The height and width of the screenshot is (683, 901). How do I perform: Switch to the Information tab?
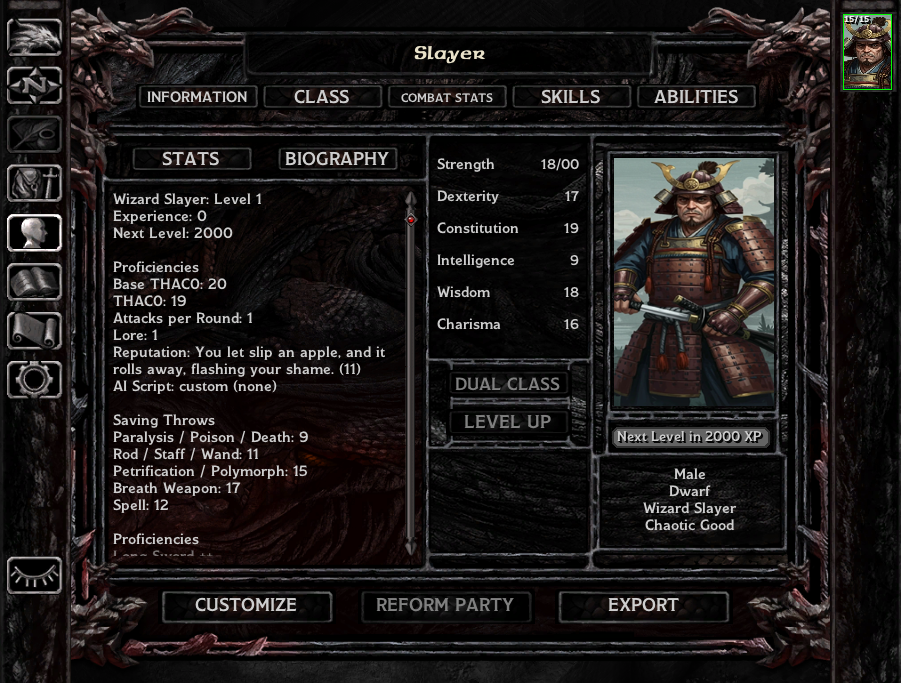click(197, 97)
